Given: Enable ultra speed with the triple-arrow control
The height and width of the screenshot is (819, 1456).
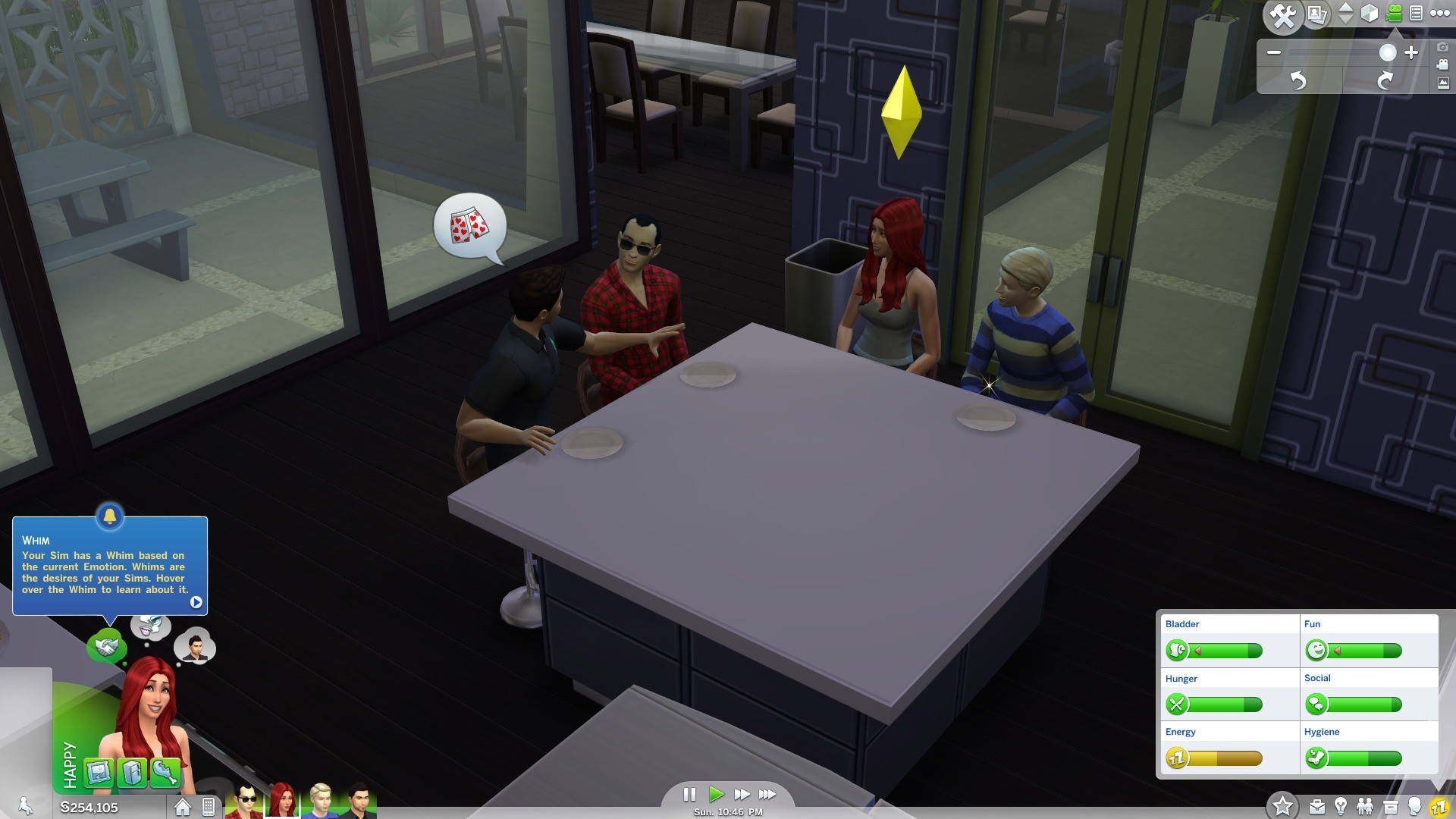Looking at the screenshot, I should (x=768, y=795).
